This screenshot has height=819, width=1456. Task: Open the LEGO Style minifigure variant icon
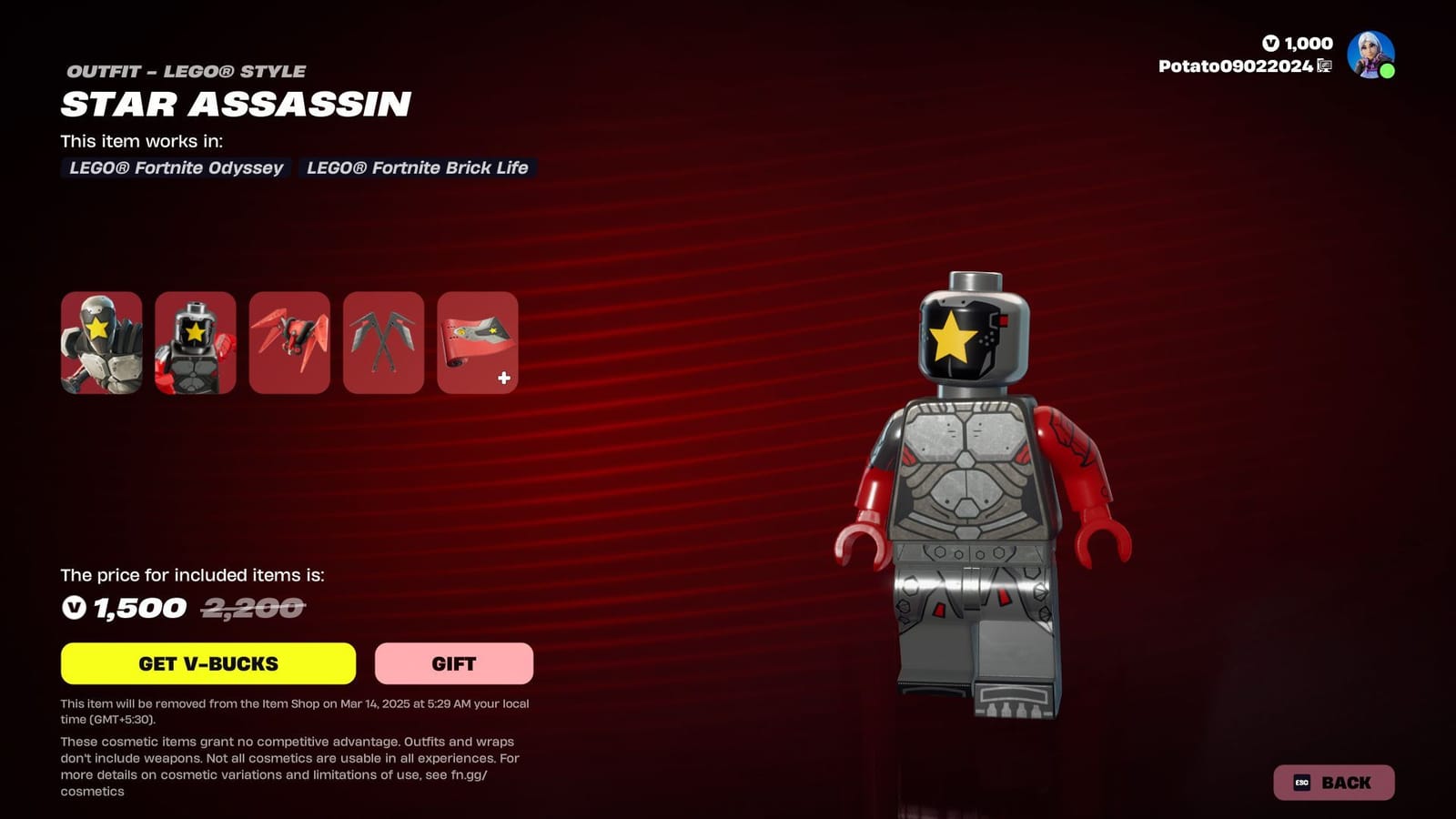(196, 342)
